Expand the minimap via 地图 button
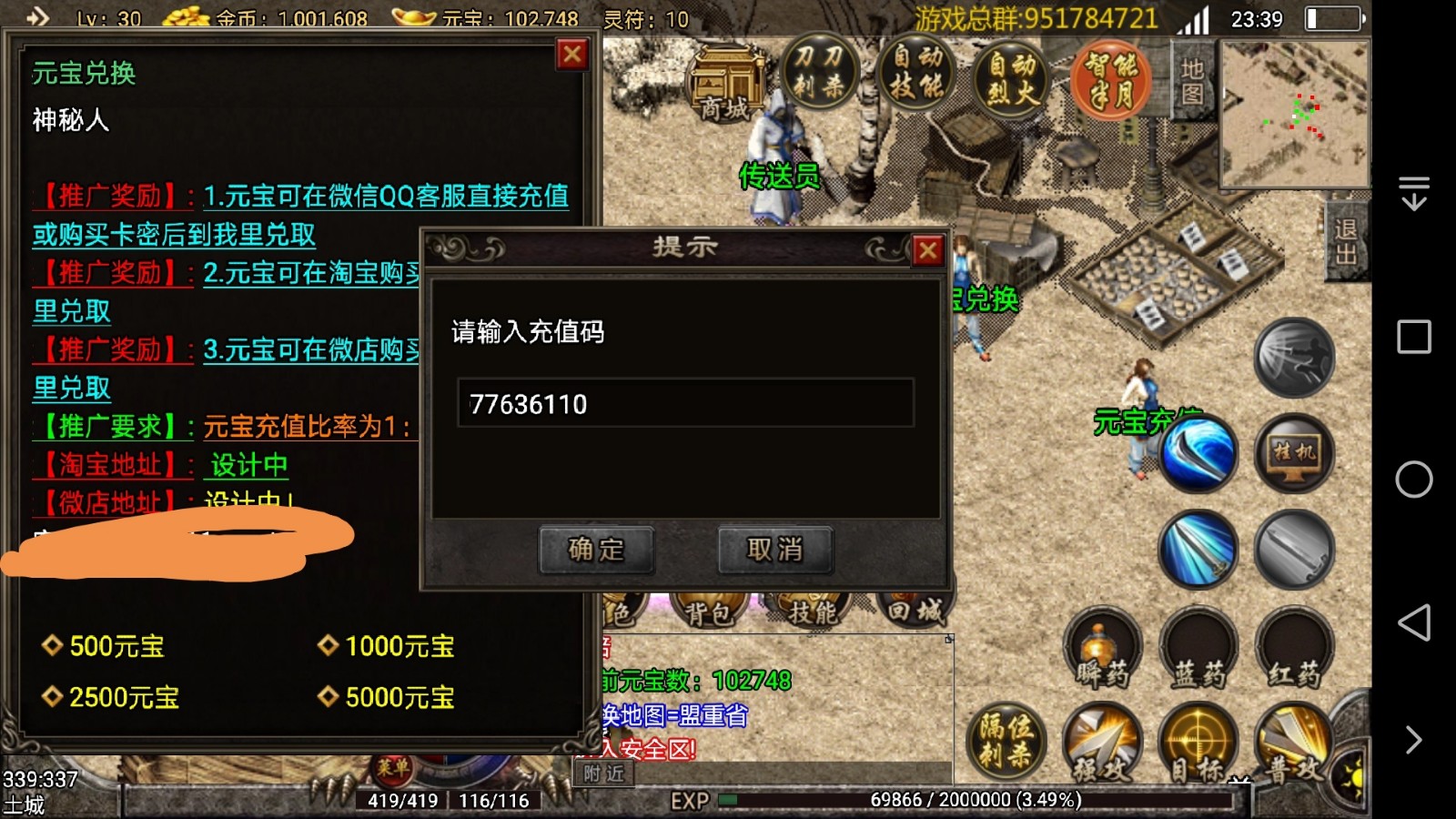Viewport: 1456px width, 819px height. coord(1192,82)
